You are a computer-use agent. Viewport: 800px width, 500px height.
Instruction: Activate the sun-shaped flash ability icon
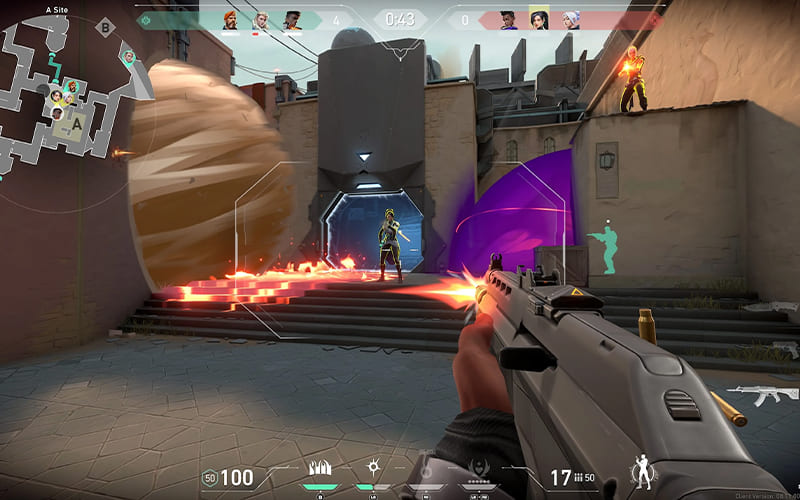[x=373, y=467]
